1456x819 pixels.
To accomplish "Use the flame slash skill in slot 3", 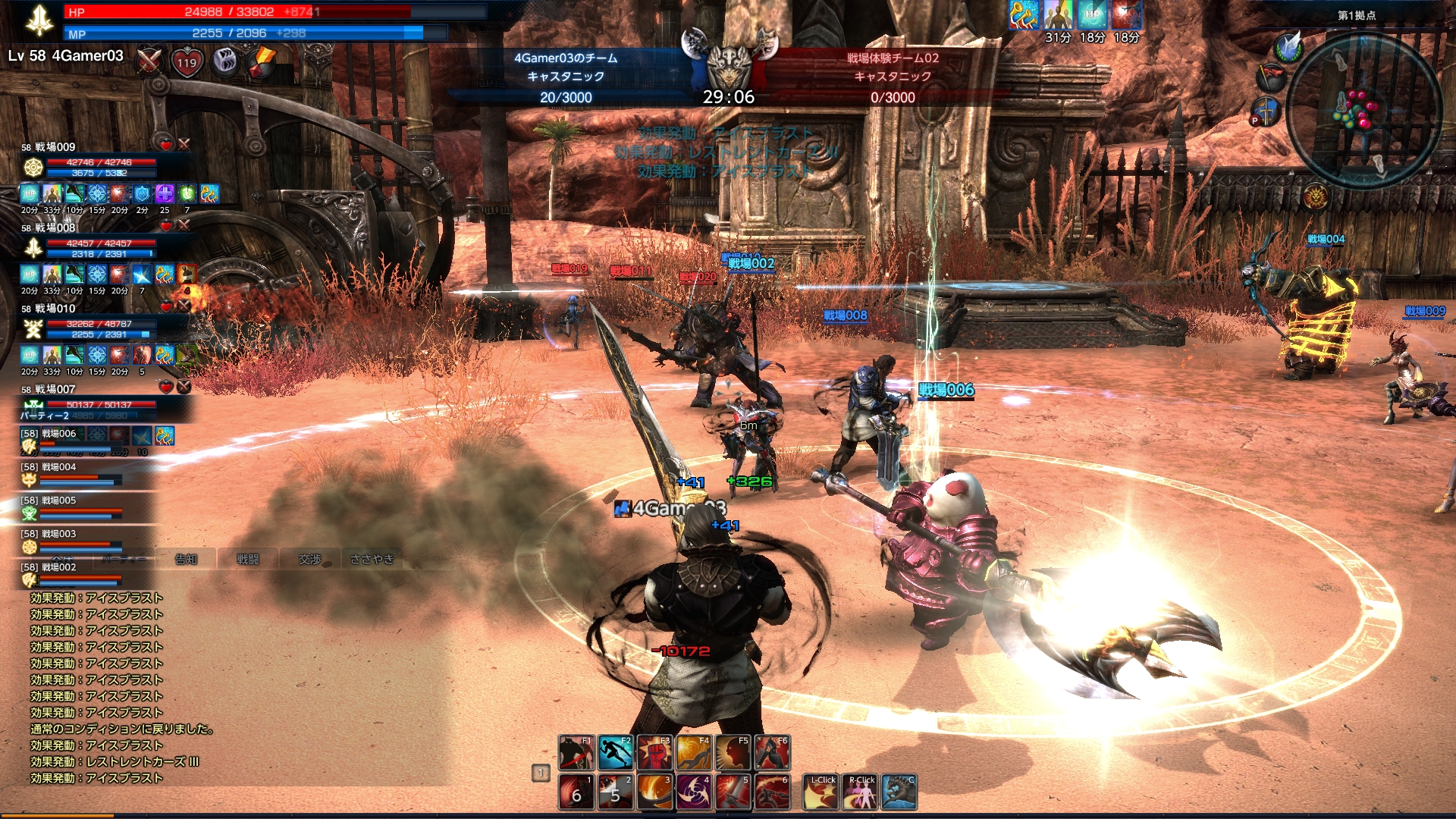I will [654, 792].
